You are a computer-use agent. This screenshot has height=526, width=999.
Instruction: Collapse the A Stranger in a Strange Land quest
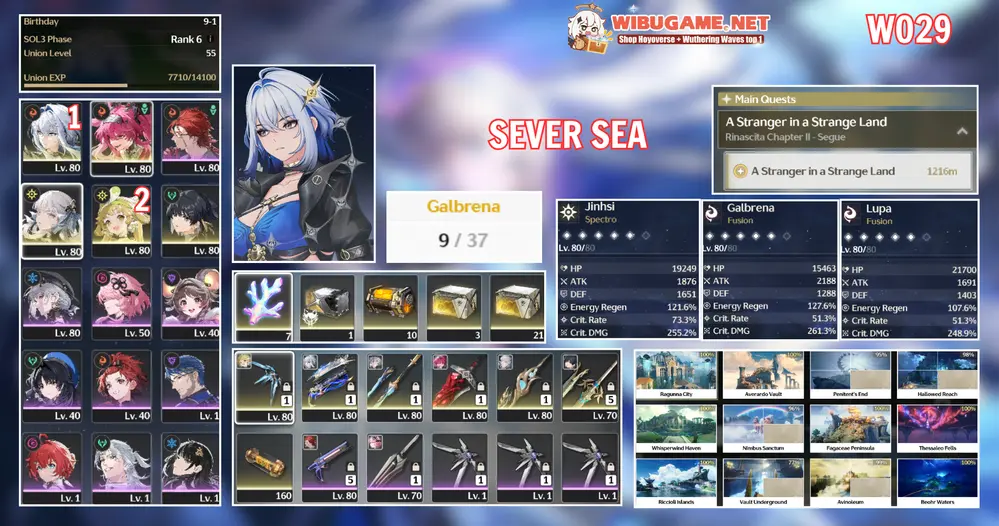[x=962, y=130]
